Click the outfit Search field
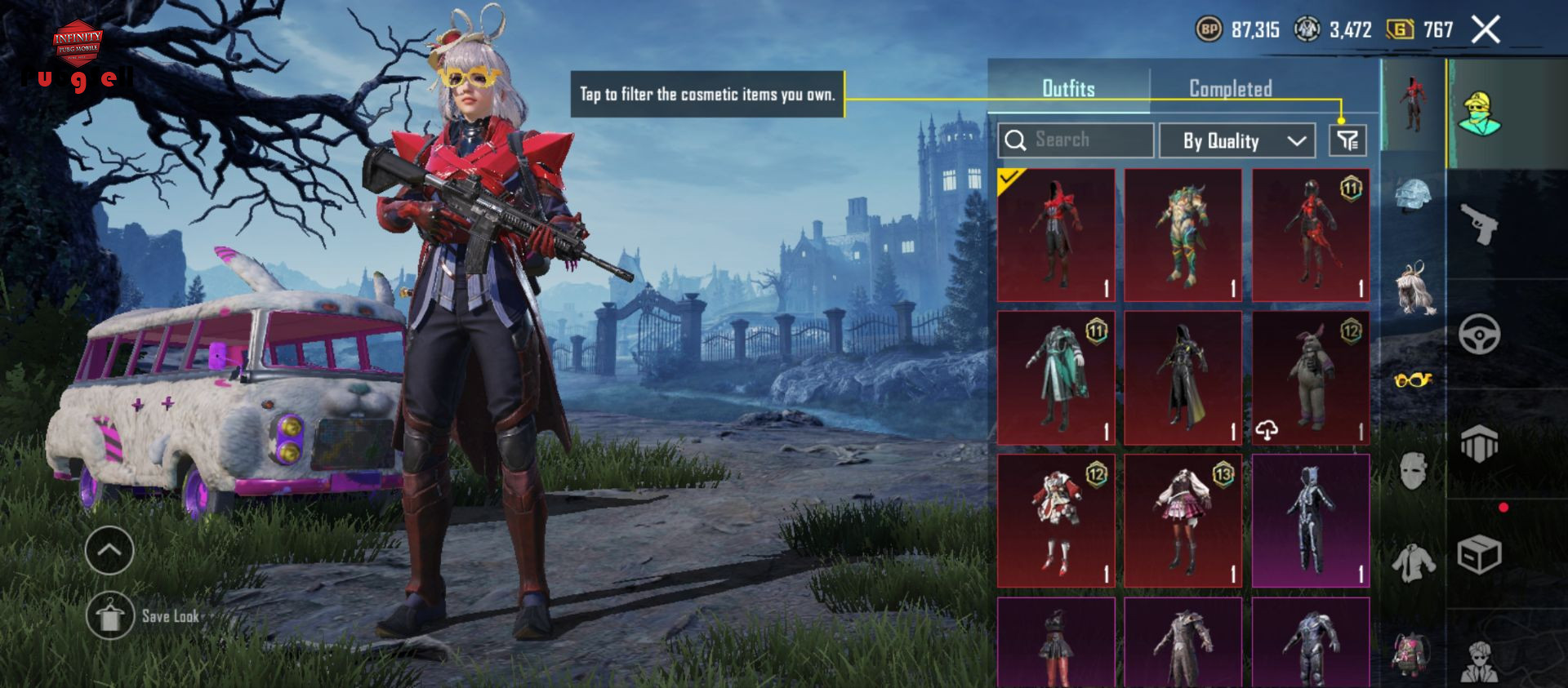This screenshot has height=688, width=1568. [x=1076, y=140]
